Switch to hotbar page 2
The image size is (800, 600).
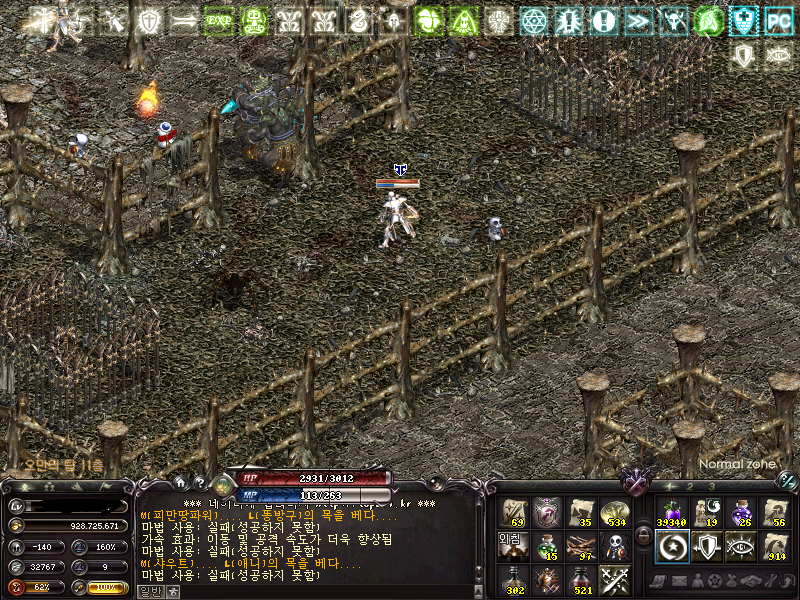pyautogui.click(x=688, y=487)
